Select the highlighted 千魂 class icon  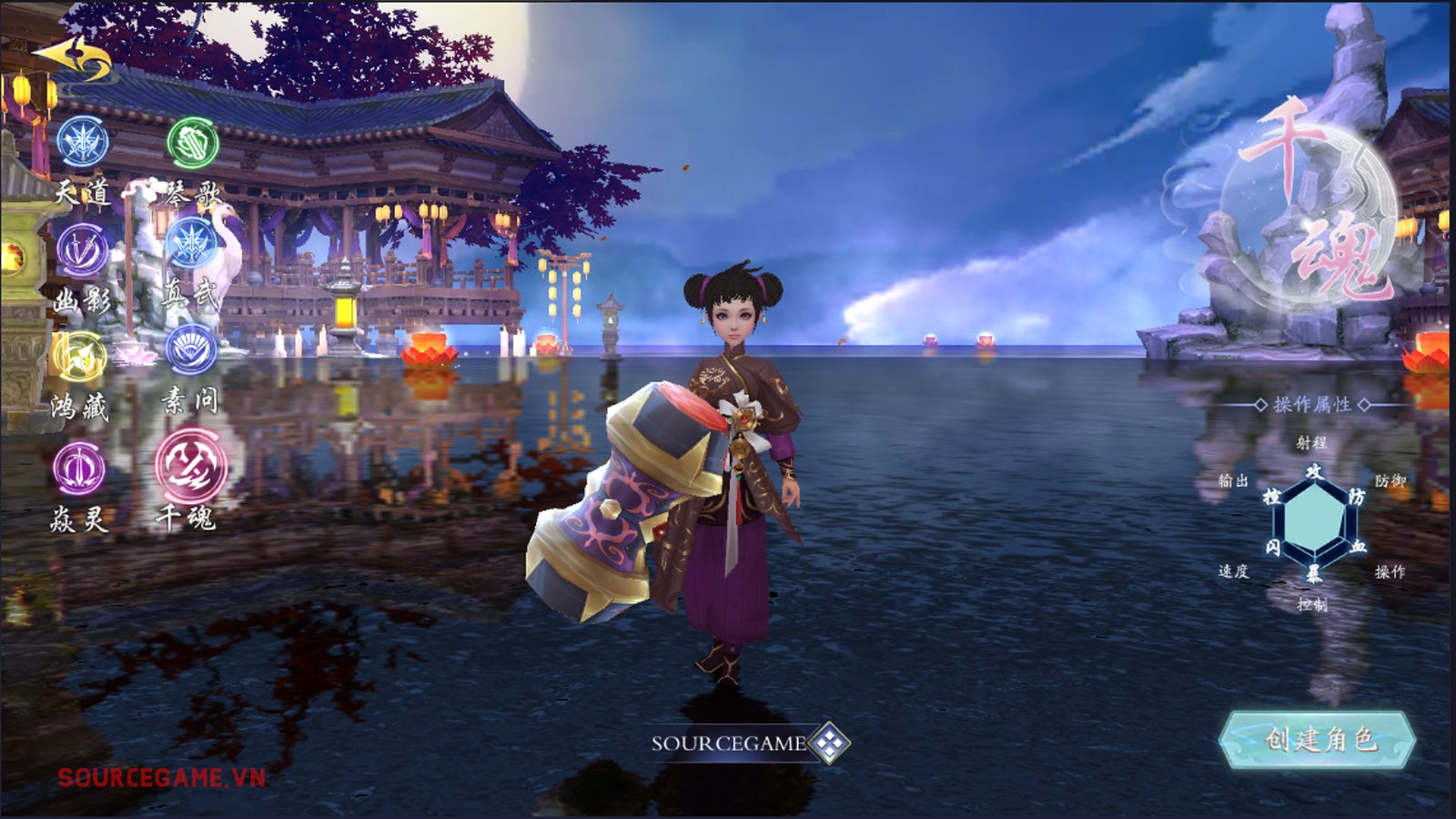(191, 467)
